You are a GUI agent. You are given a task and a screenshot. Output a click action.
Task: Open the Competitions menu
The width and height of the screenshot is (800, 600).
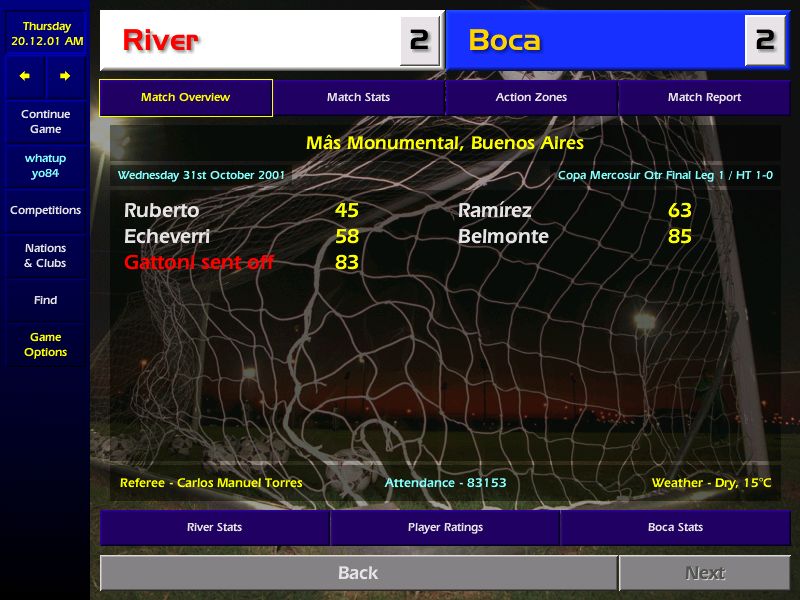45,211
